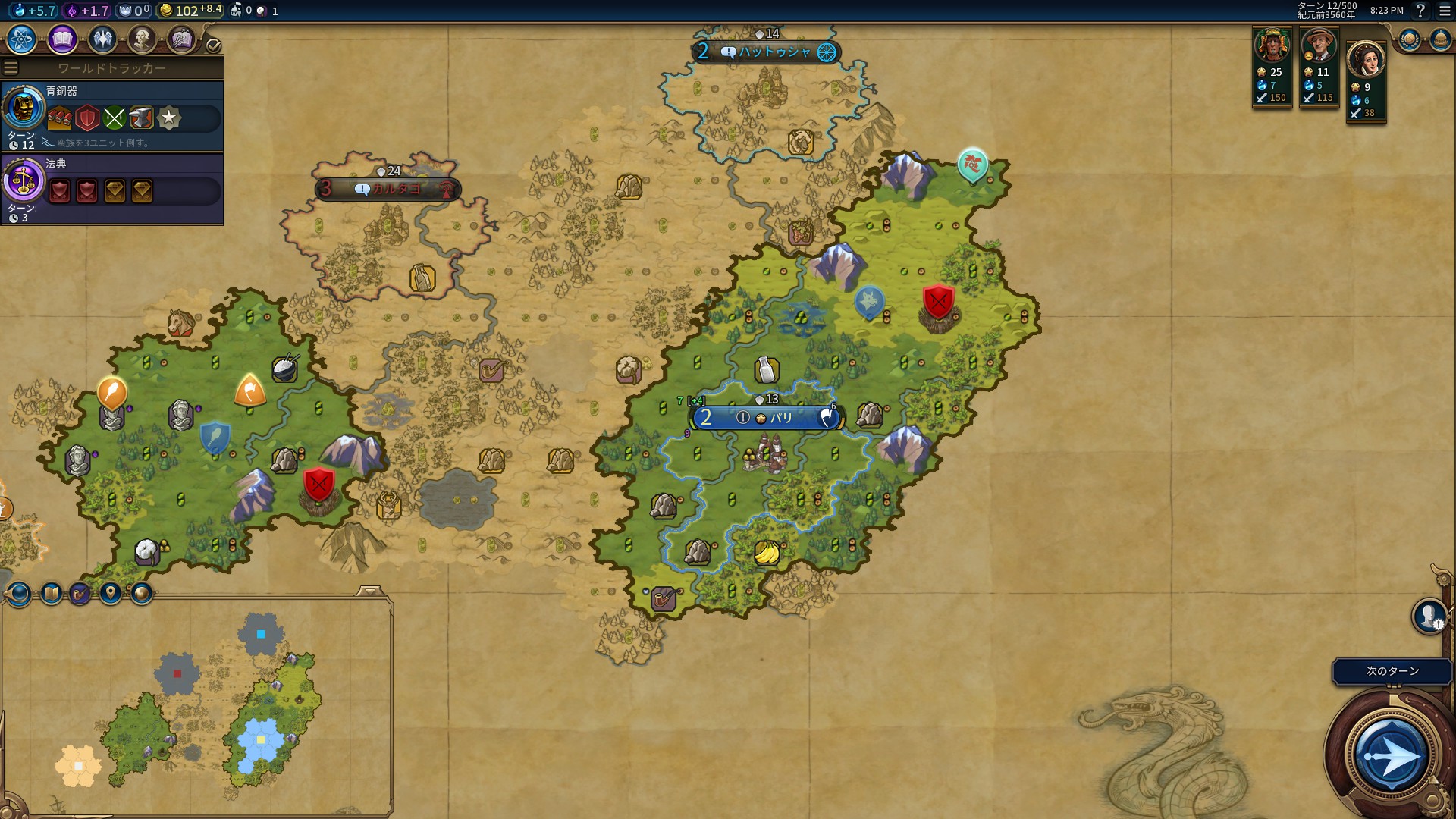Click the カルタゴ city banner
1456x819 pixels.
pos(388,189)
